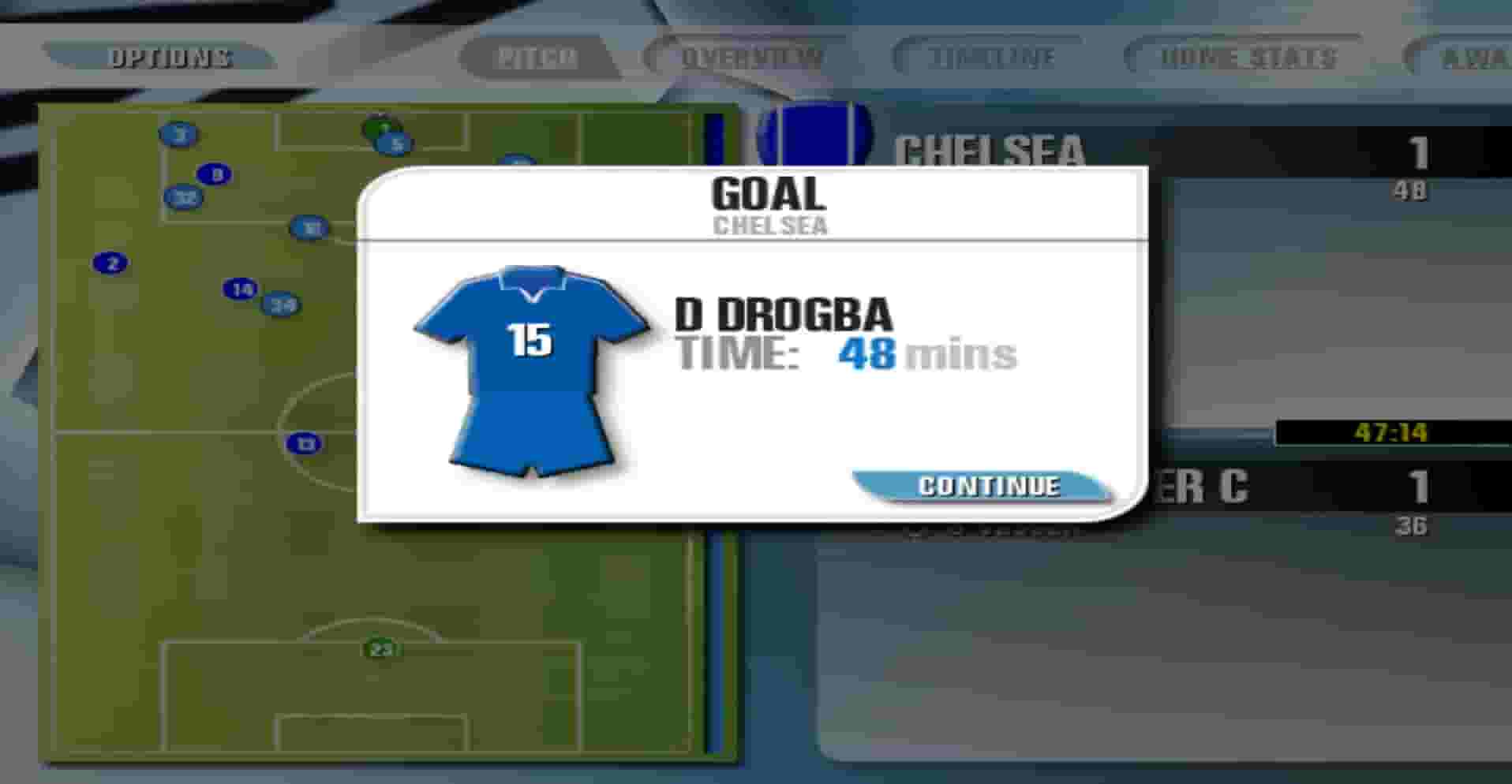Select player marker 14 in midfield
The height and width of the screenshot is (784, 1512).
[241, 289]
